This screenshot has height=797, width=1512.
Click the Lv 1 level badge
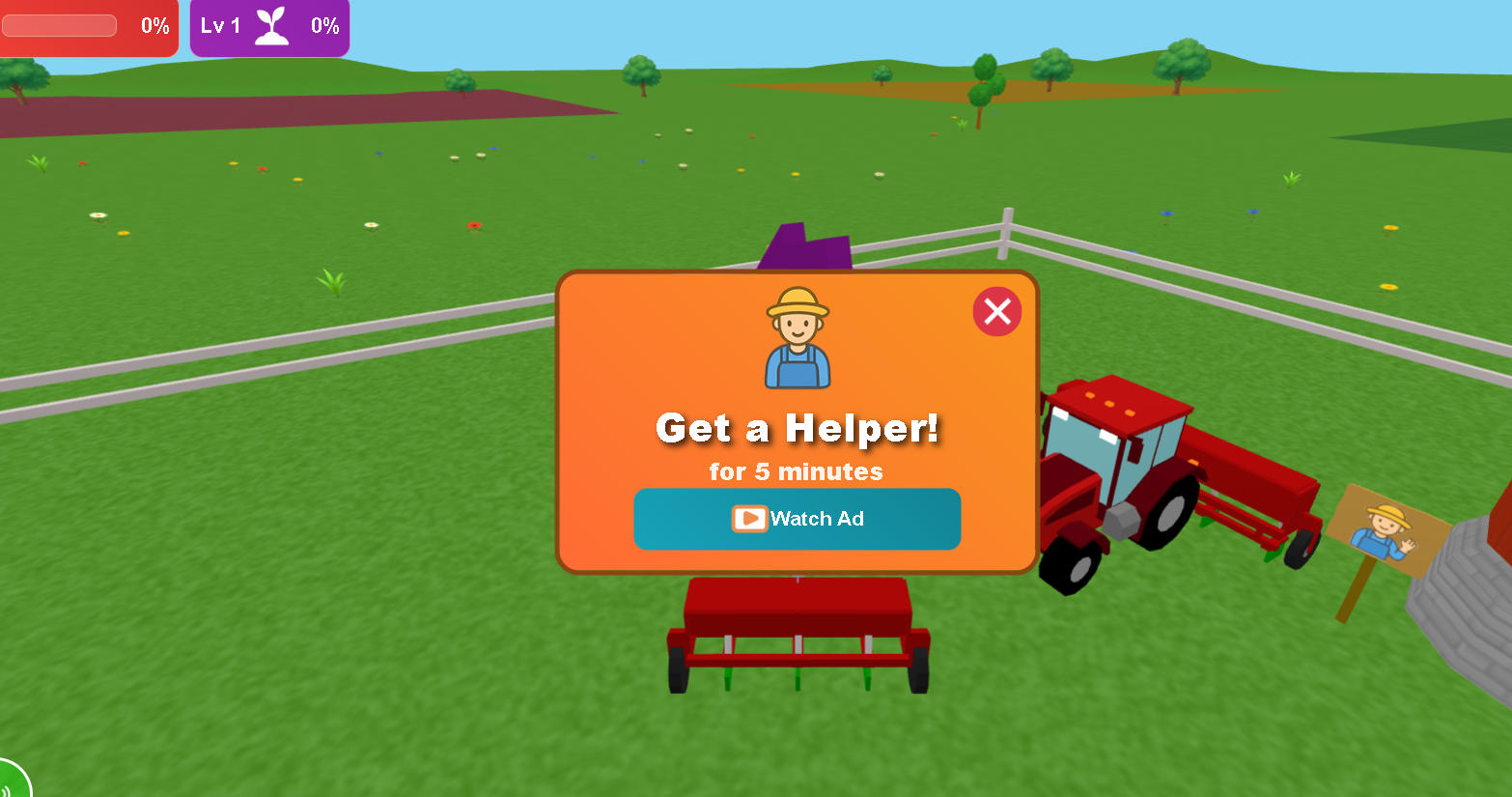[220, 26]
